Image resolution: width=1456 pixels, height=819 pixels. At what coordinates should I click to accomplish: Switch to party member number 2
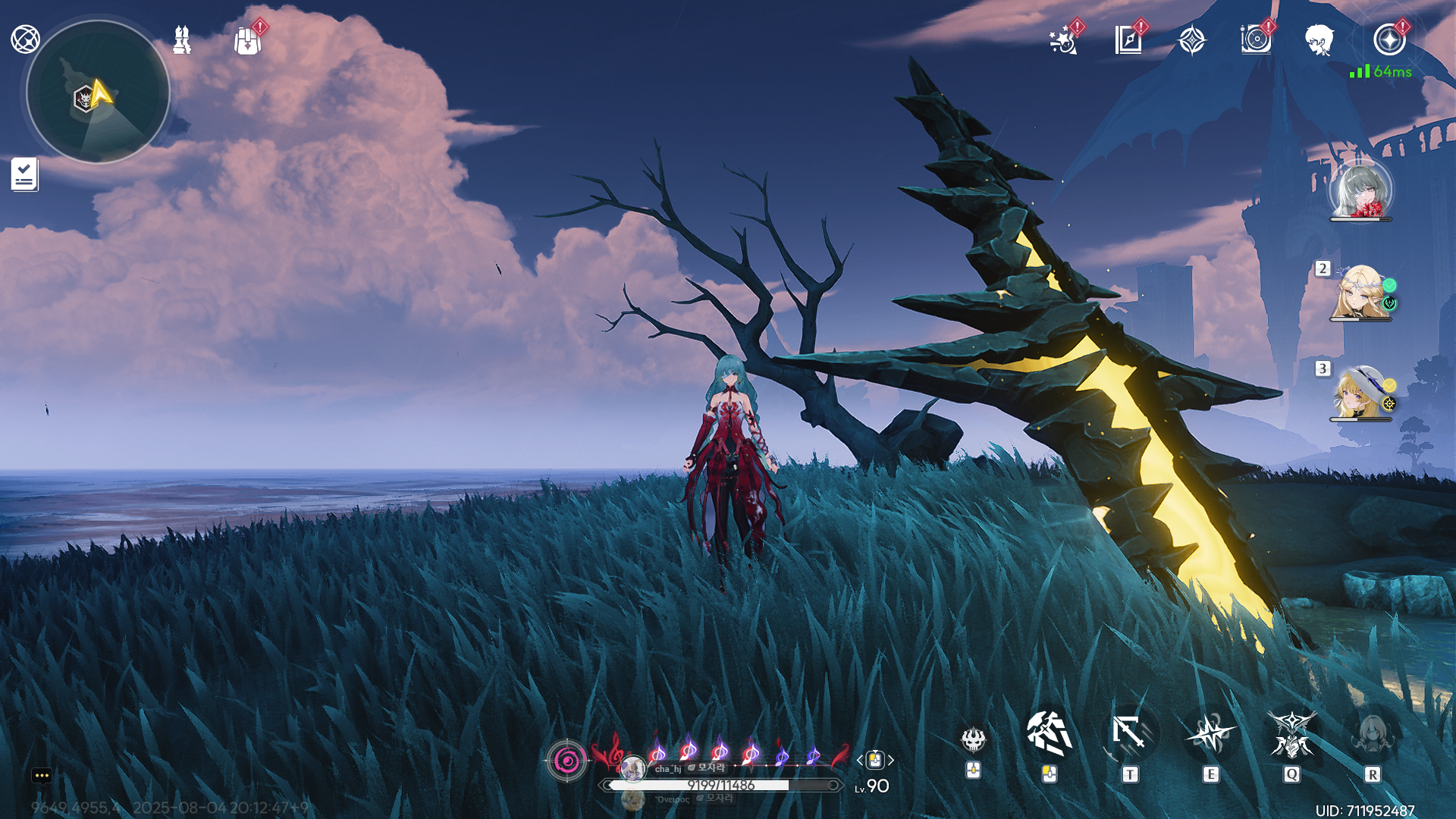(1360, 293)
